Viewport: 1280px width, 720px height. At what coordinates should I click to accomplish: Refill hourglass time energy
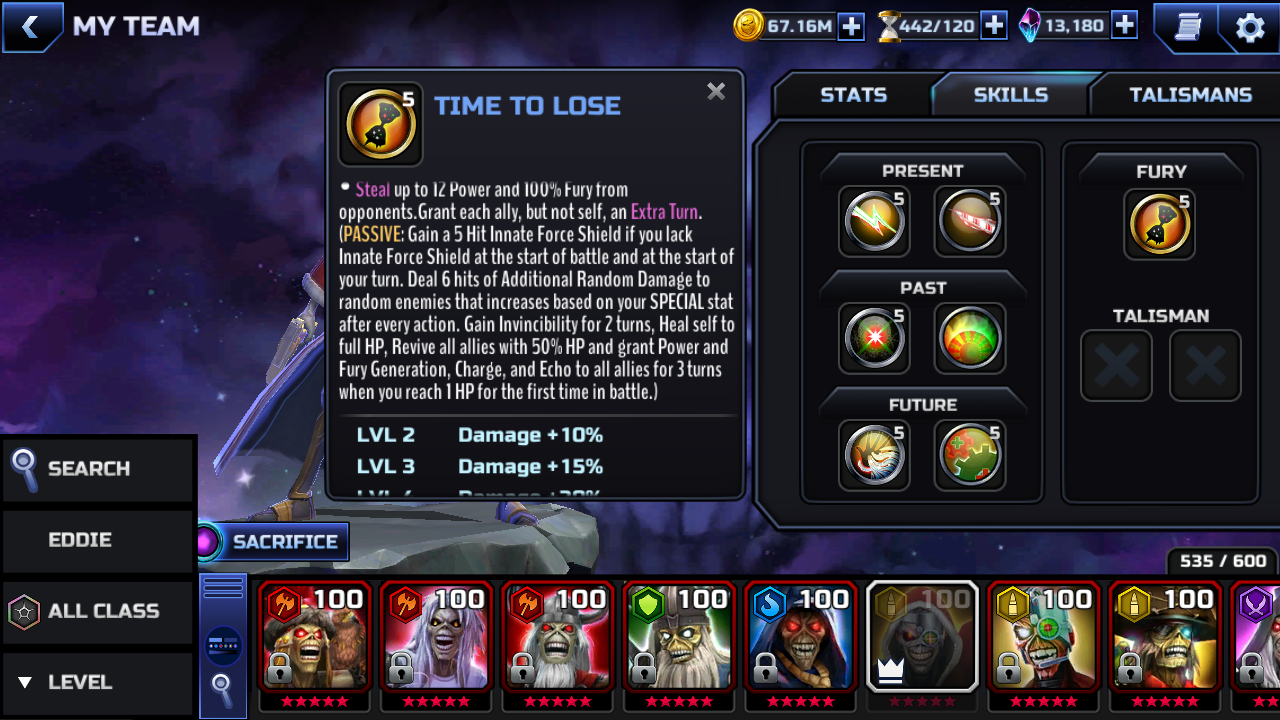(993, 26)
